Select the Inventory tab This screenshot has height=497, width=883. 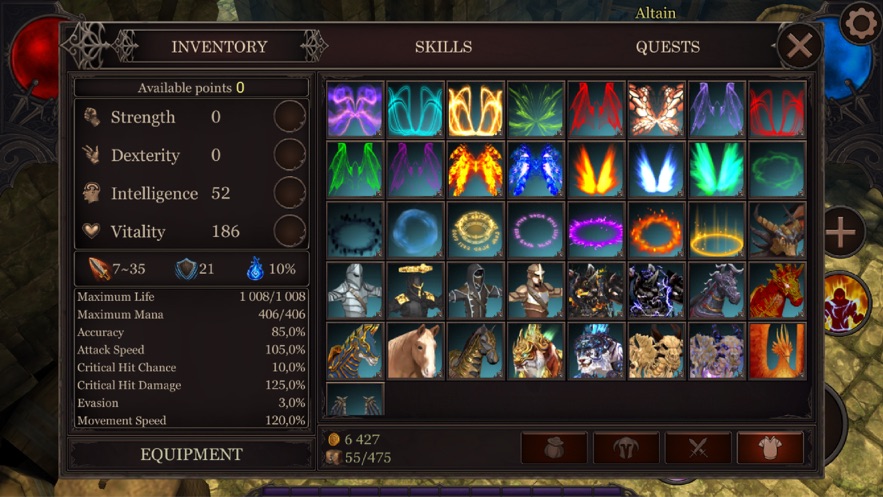point(219,47)
